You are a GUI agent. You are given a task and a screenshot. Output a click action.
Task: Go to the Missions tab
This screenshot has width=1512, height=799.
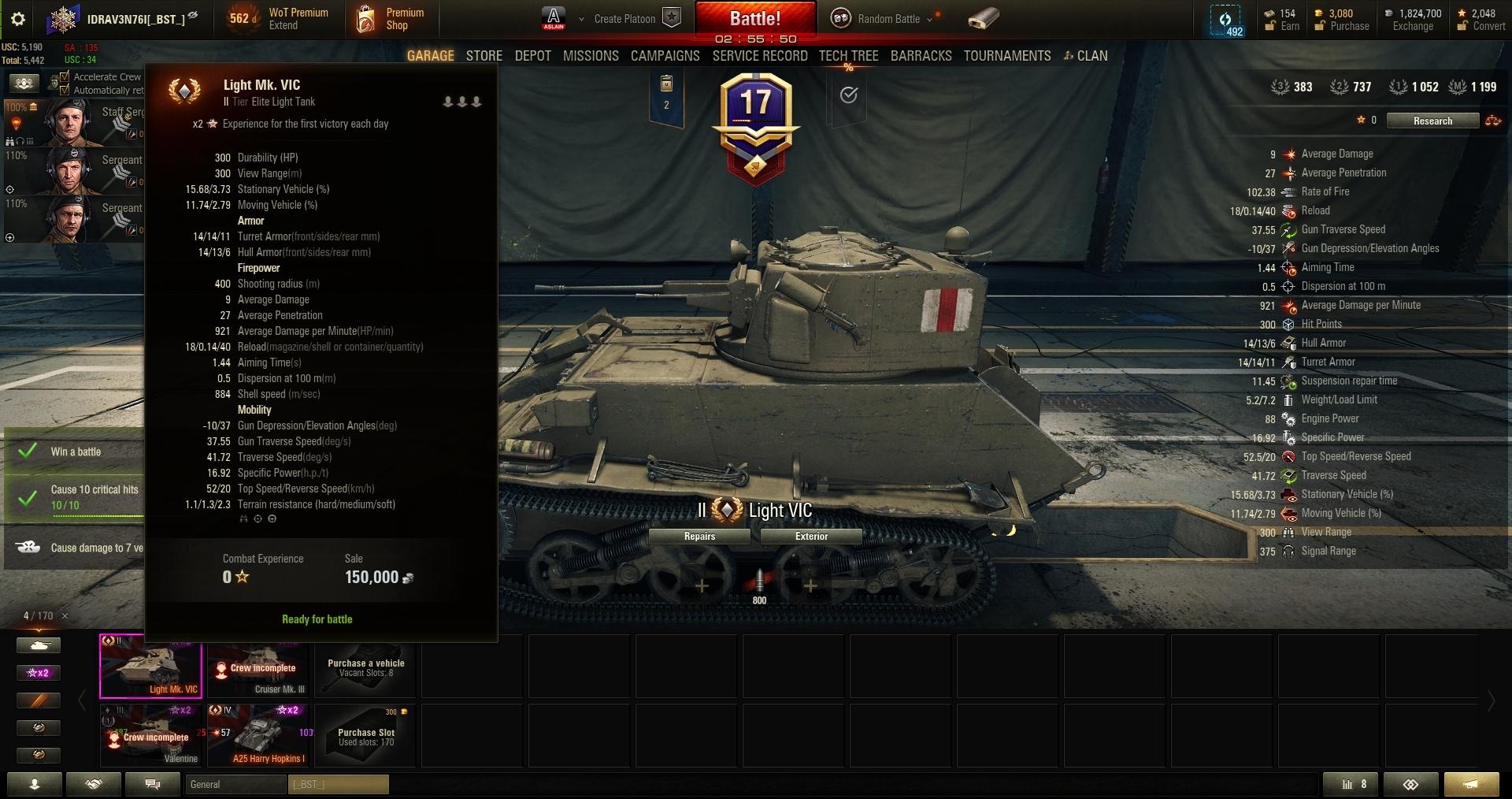click(x=591, y=56)
